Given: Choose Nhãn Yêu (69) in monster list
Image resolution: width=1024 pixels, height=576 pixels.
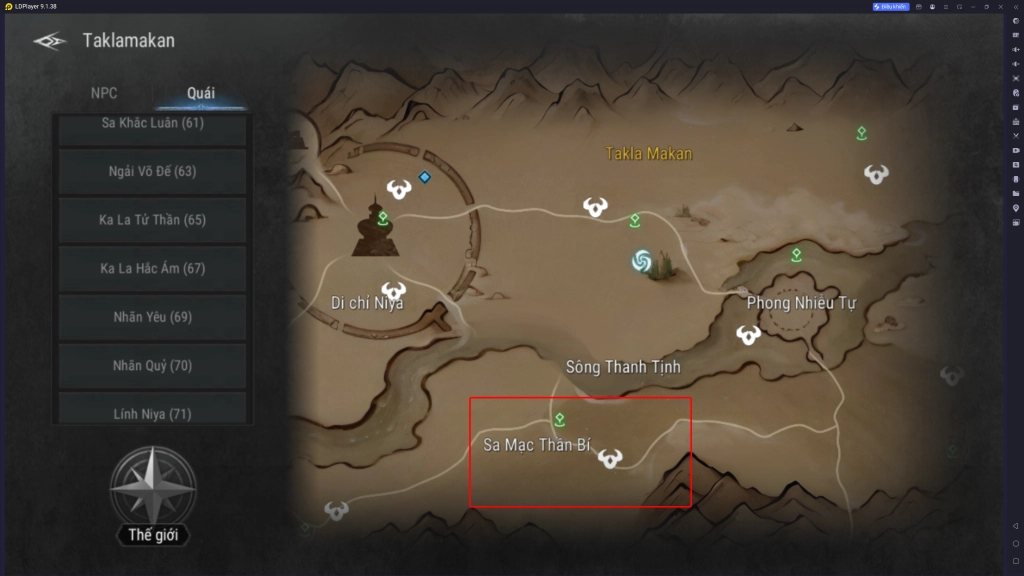Looking at the screenshot, I should point(152,317).
